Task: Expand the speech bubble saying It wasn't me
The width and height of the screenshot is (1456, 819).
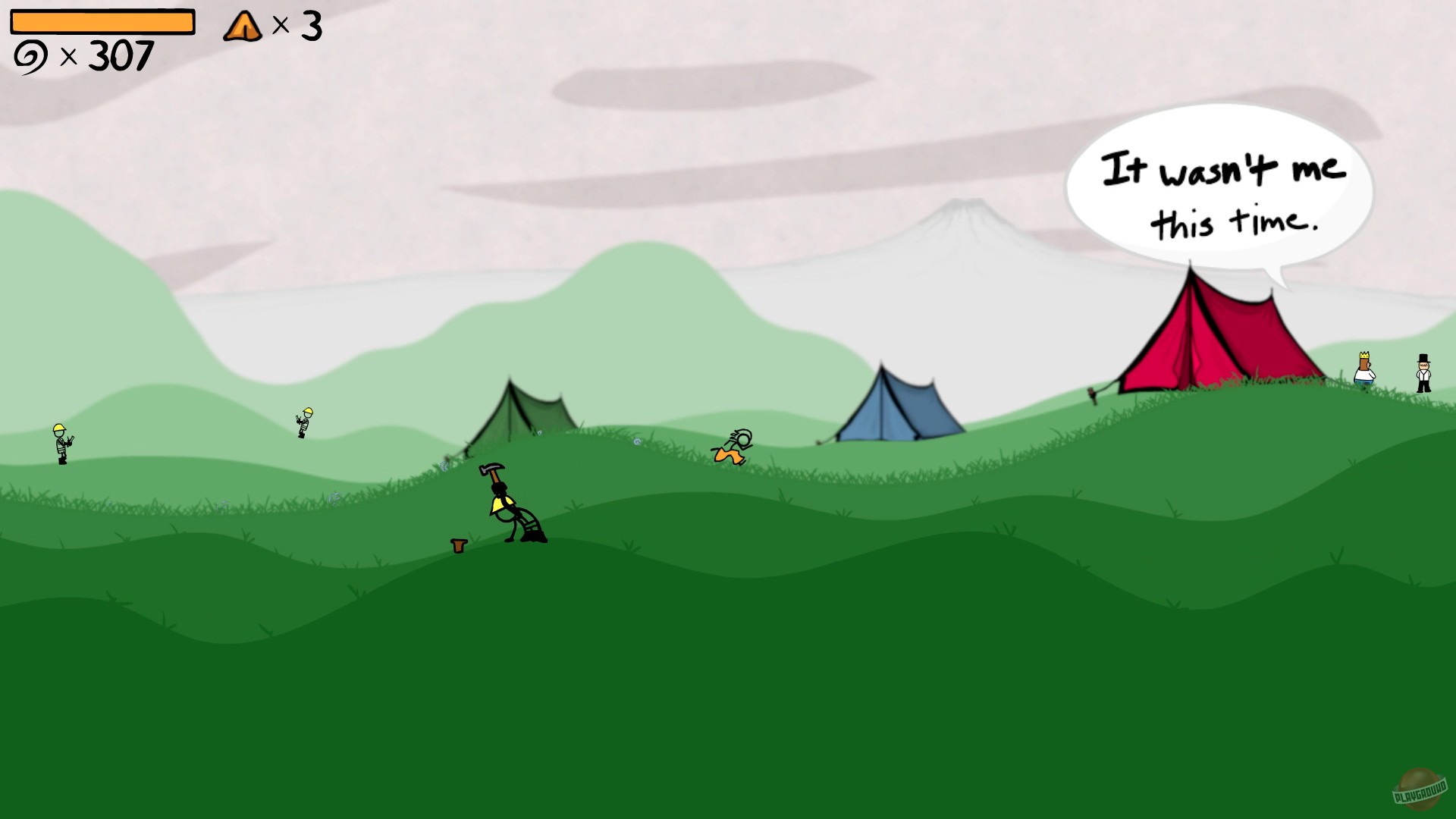Action: [x=1226, y=190]
